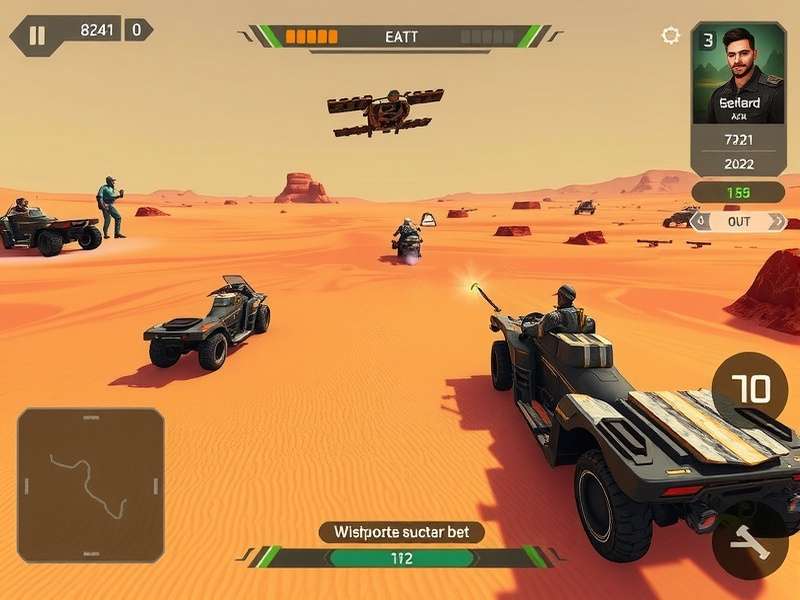Click the OUT button
The width and height of the screenshot is (800, 600).
(x=739, y=221)
